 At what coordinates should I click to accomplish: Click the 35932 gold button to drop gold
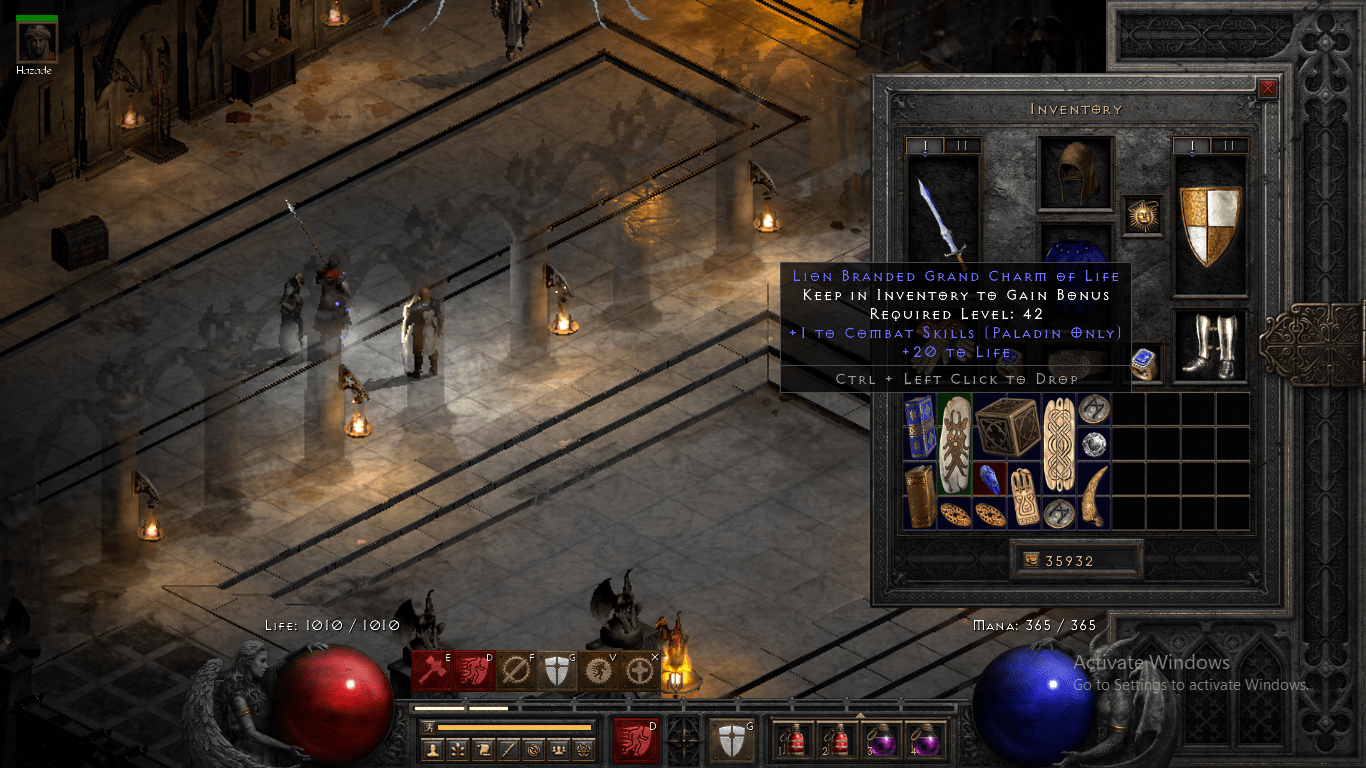pyautogui.click(x=1075, y=560)
